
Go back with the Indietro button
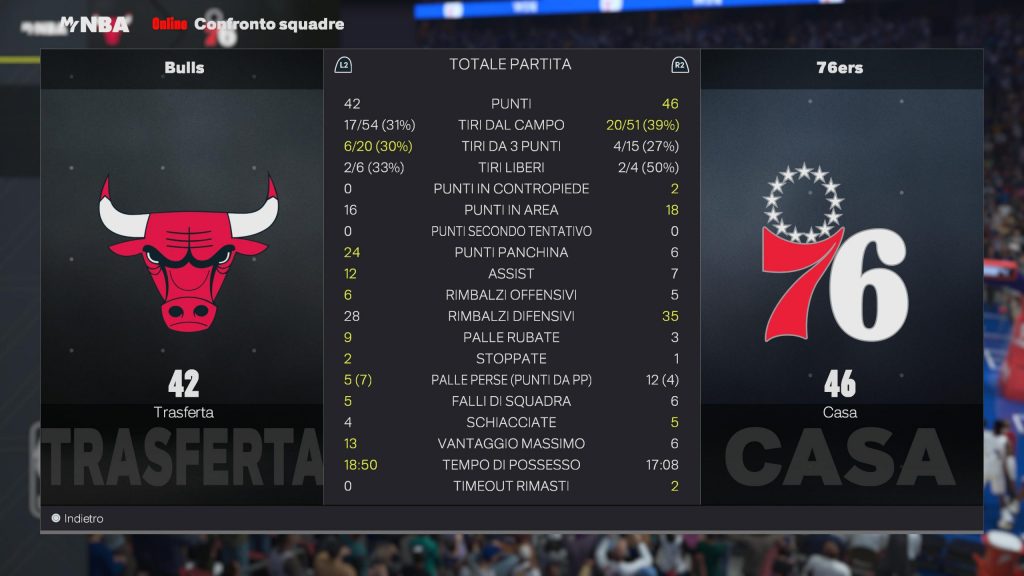pyautogui.click(x=78, y=519)
